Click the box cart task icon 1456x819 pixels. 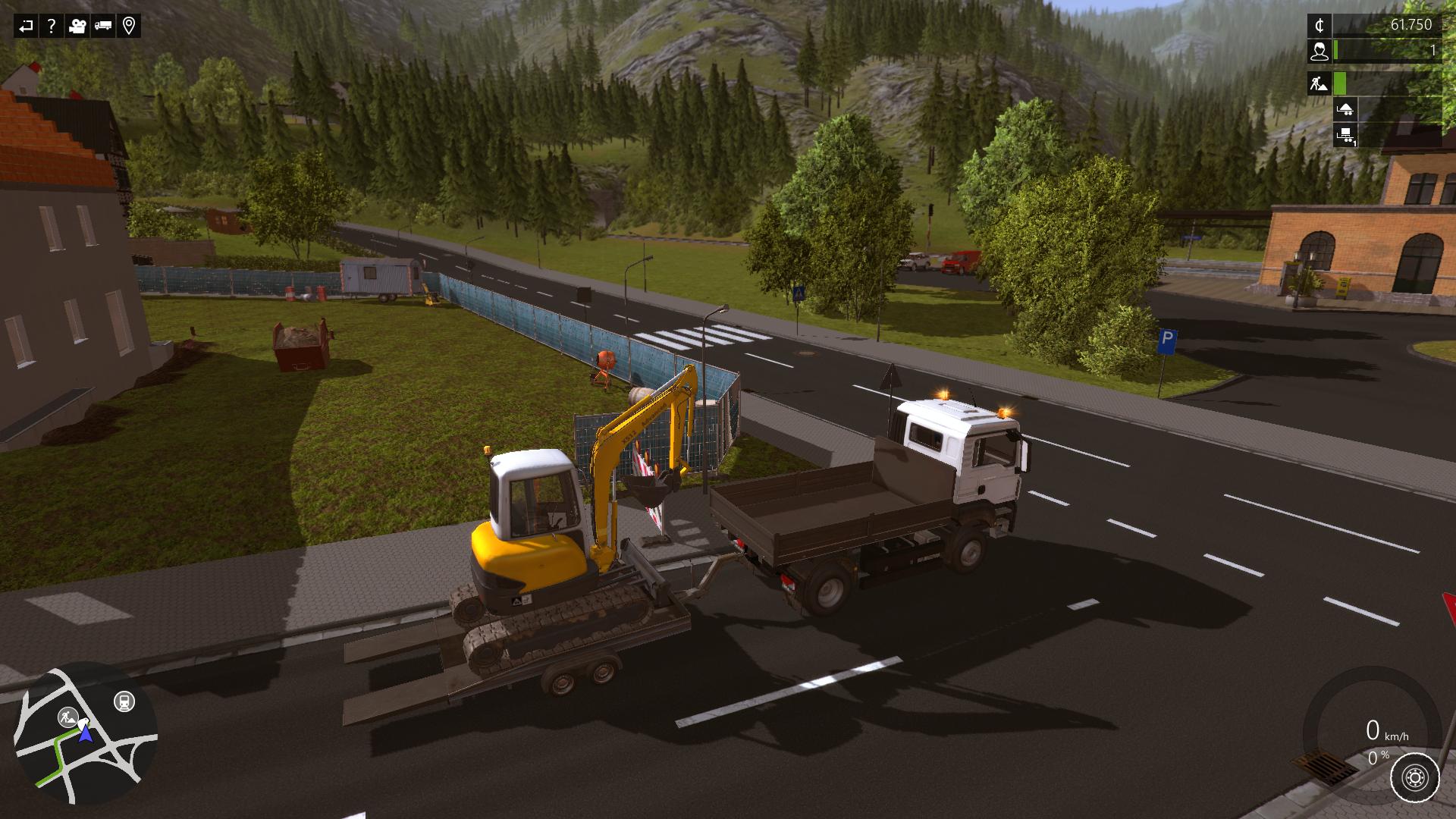pyautogui.click(x=1345, y=136)
